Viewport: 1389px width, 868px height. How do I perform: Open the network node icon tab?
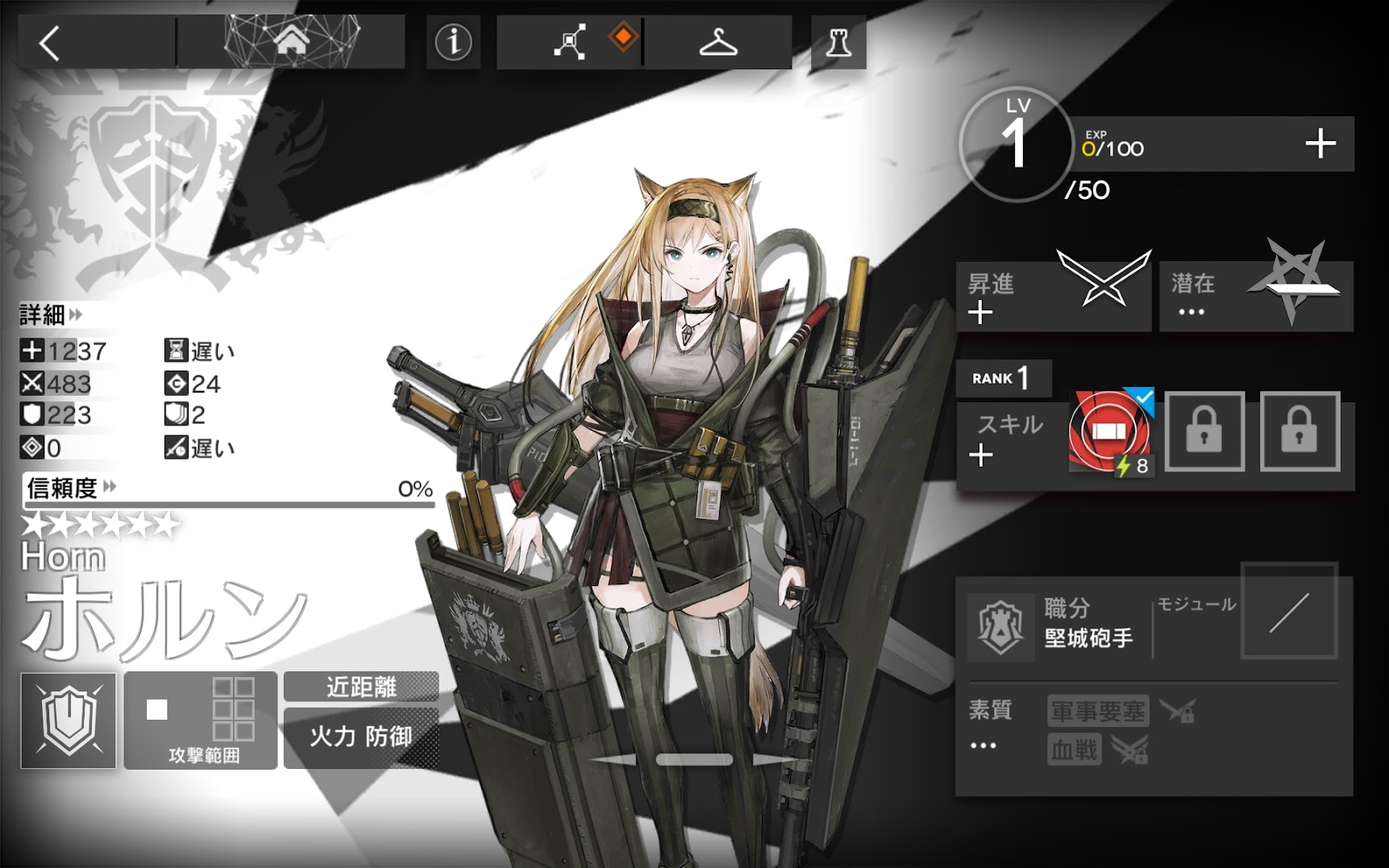pyautogui.click(x=570, y=42)
